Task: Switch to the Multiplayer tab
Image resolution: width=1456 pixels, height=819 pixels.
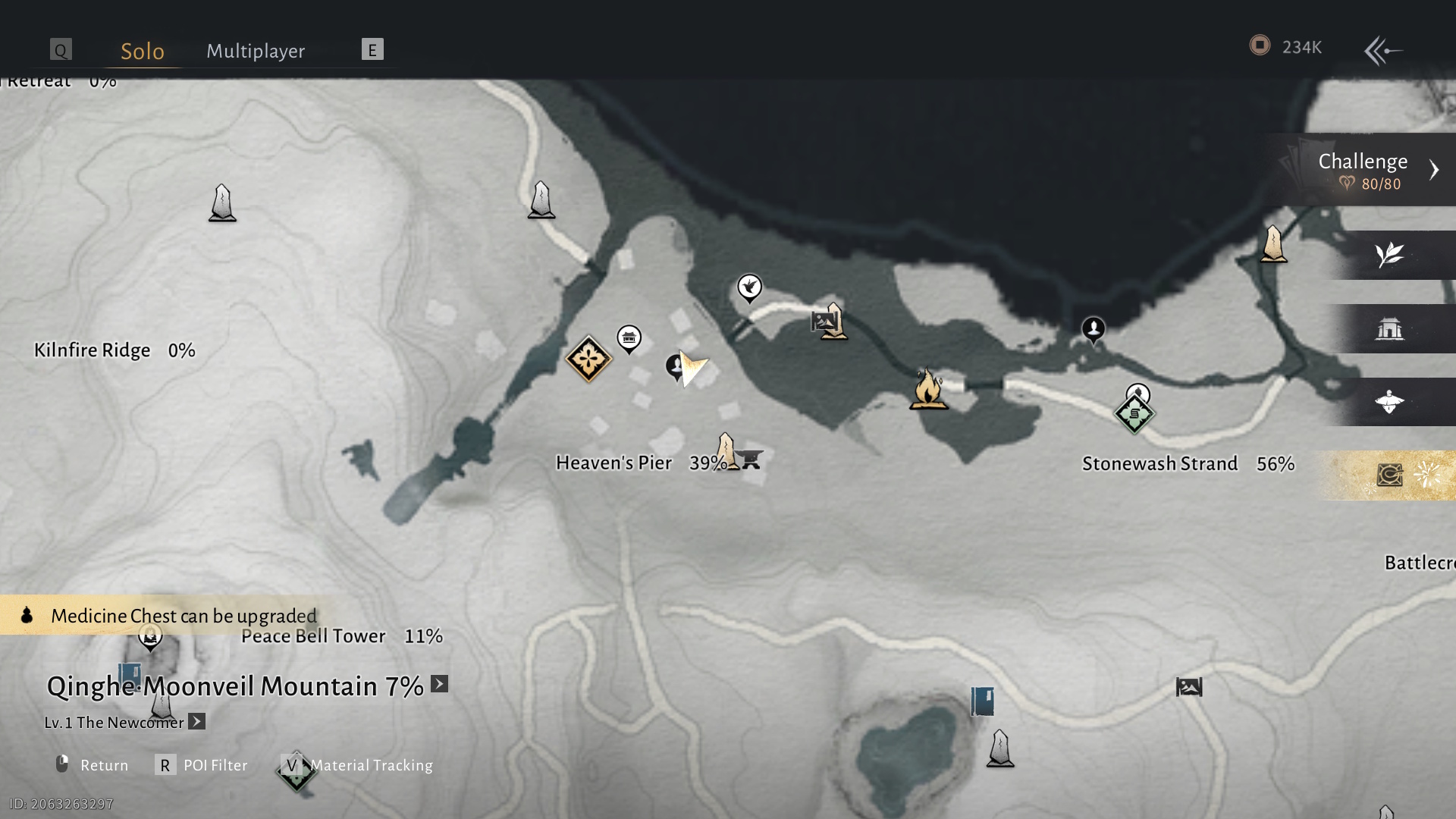Action: coord(255,51)
